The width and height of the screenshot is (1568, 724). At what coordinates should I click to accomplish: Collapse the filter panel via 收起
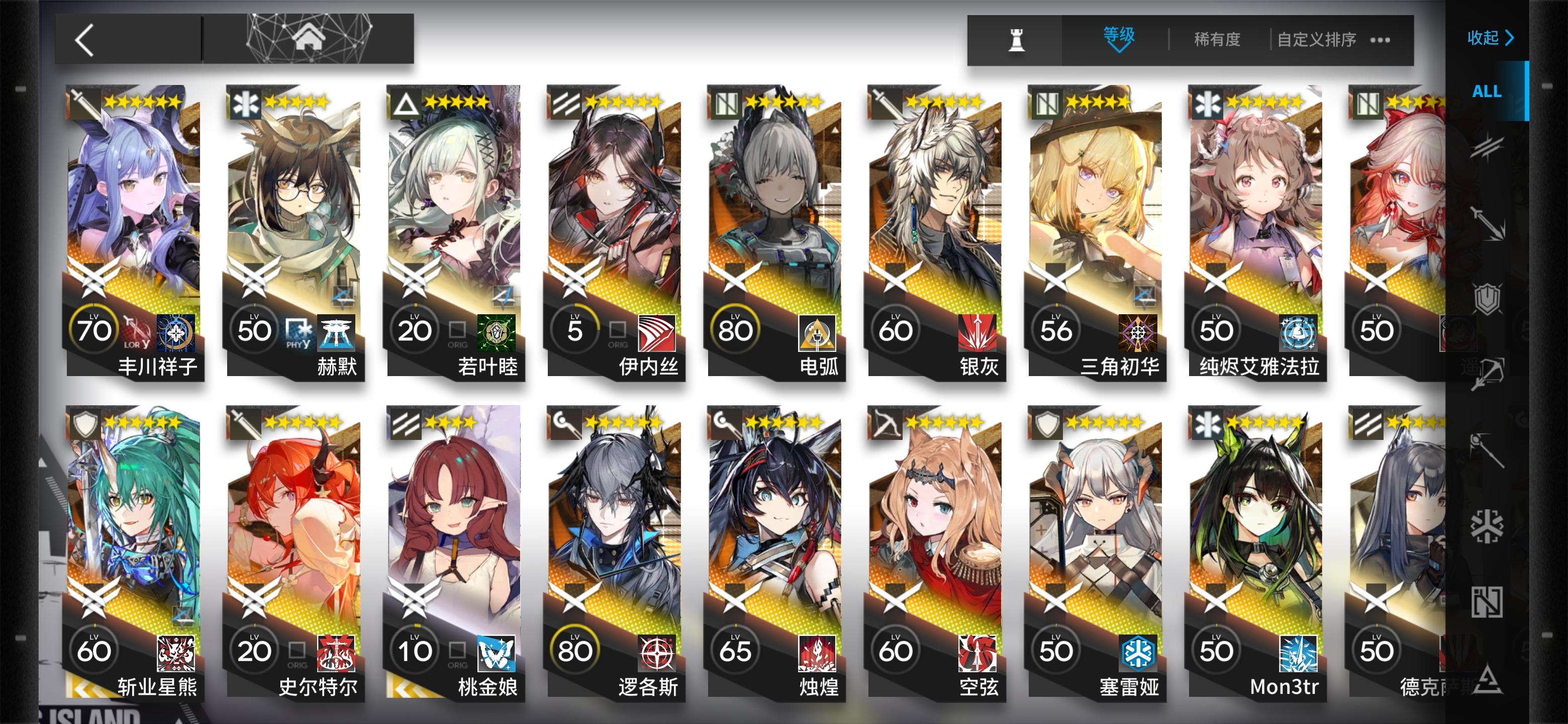tap(1490, 38)
